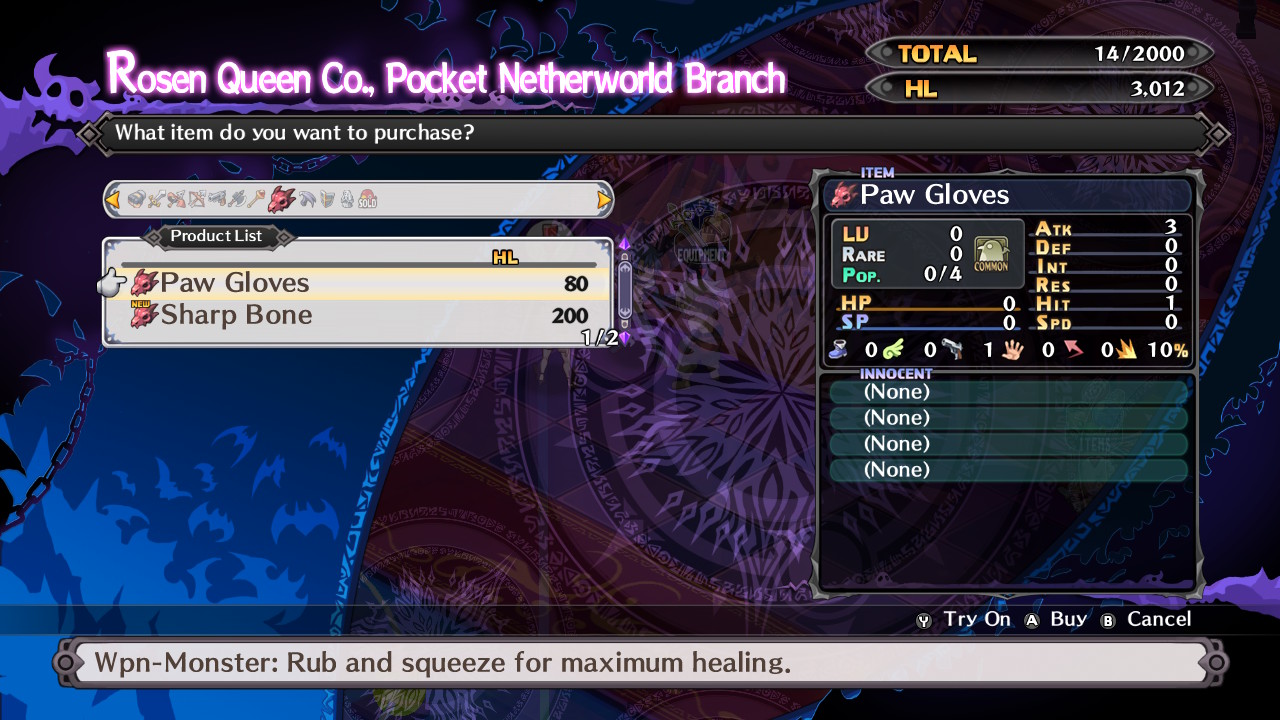
Task: Go to the previous category with left arrow
Action: tap(113, 200)
